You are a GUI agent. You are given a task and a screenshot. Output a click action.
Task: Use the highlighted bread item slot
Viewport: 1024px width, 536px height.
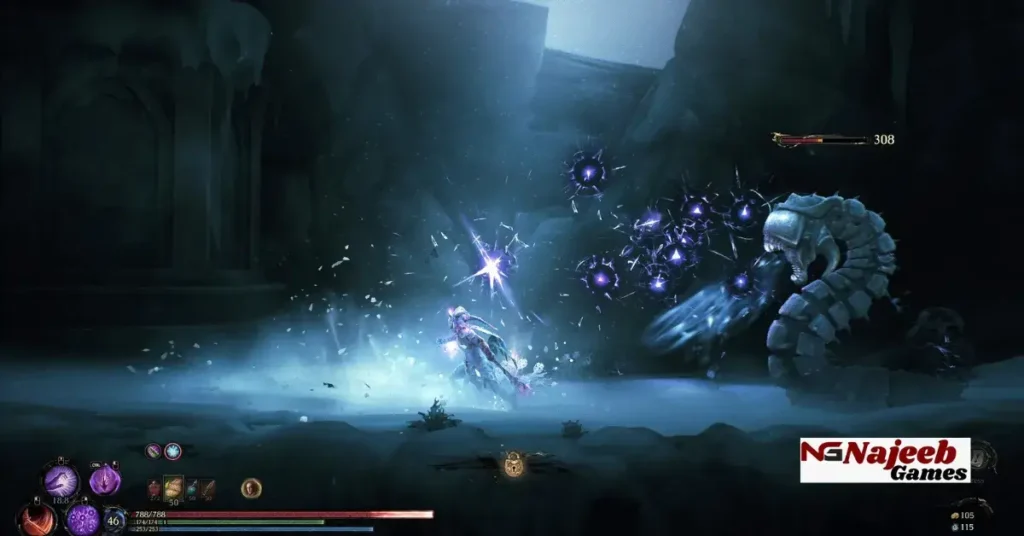click(x=174, y=489)
